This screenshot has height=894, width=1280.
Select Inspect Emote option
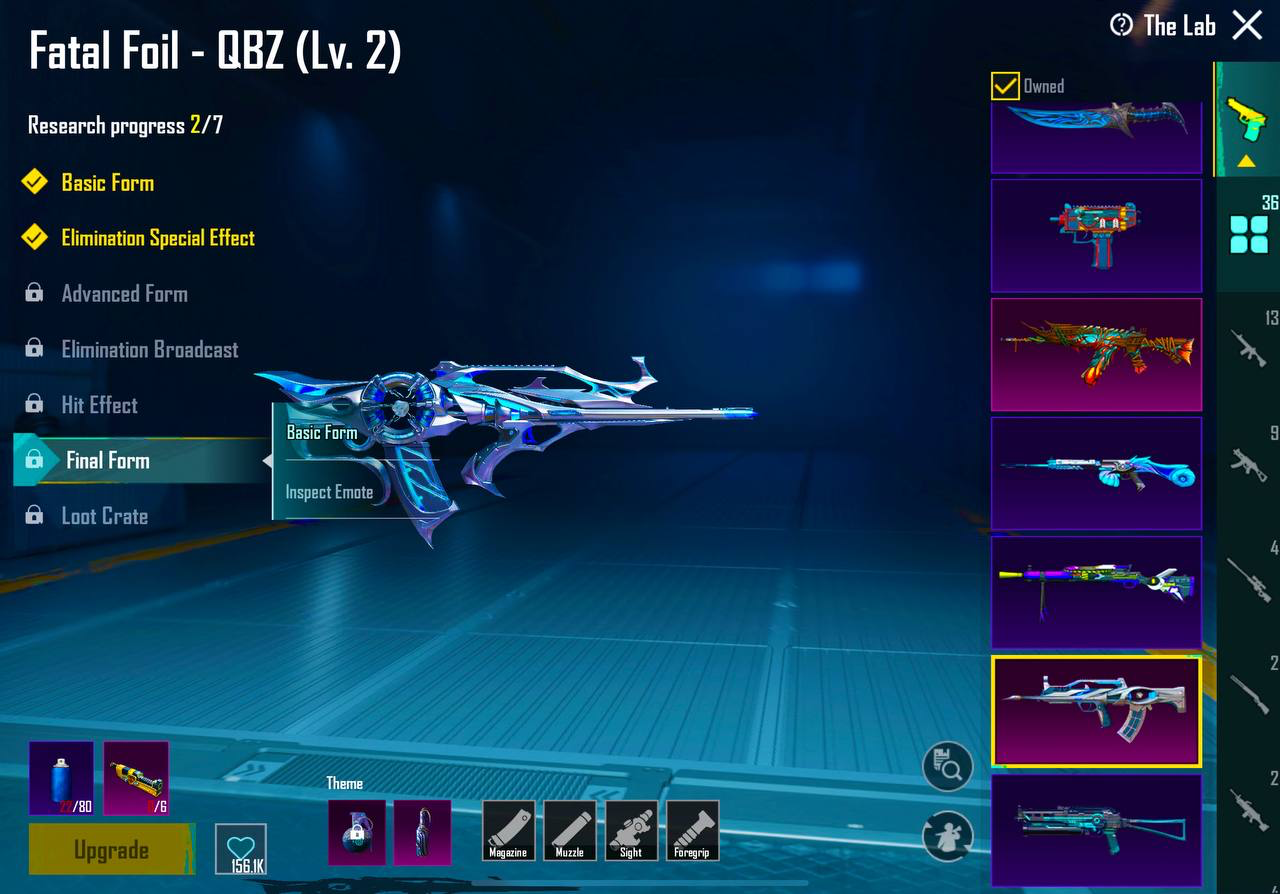(x=330, y=492)
